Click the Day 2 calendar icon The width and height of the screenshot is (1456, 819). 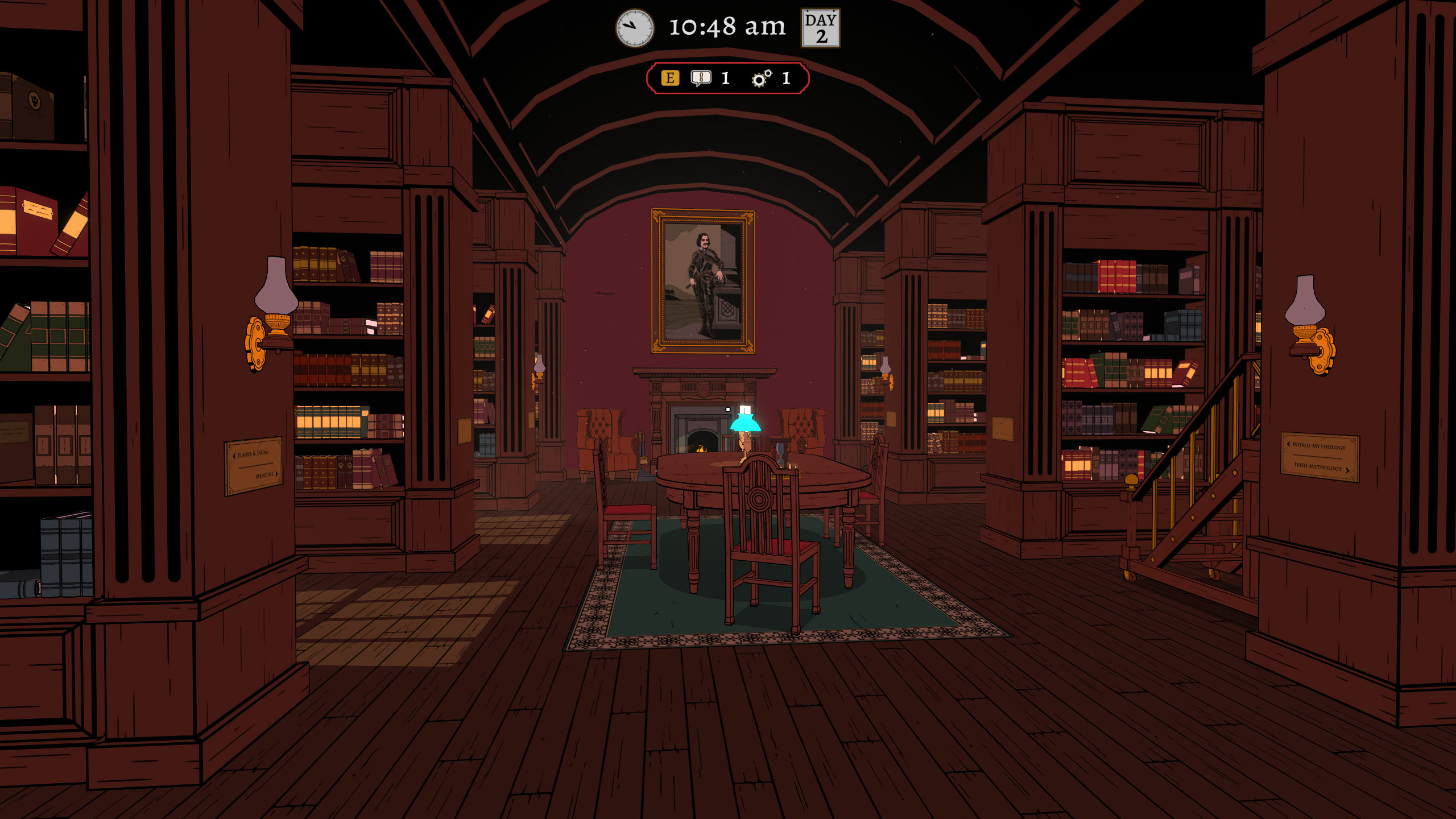coord(820,28)
